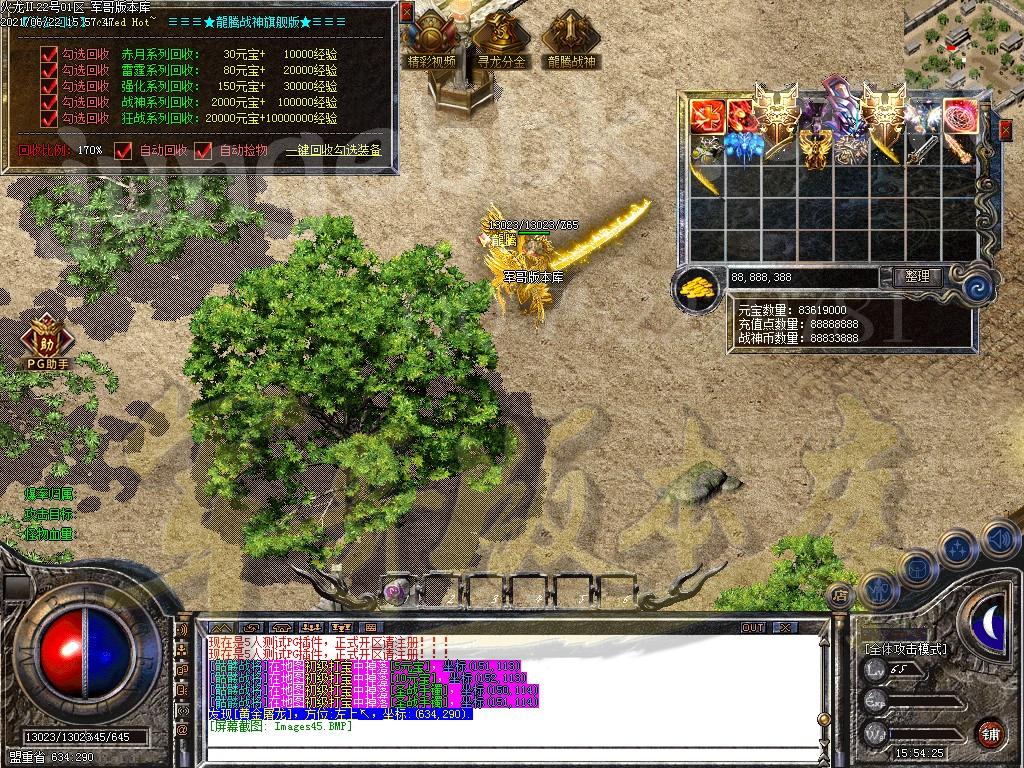Click the 整理 sort button in the bag
1024x768 pixels.
[916, 277]
